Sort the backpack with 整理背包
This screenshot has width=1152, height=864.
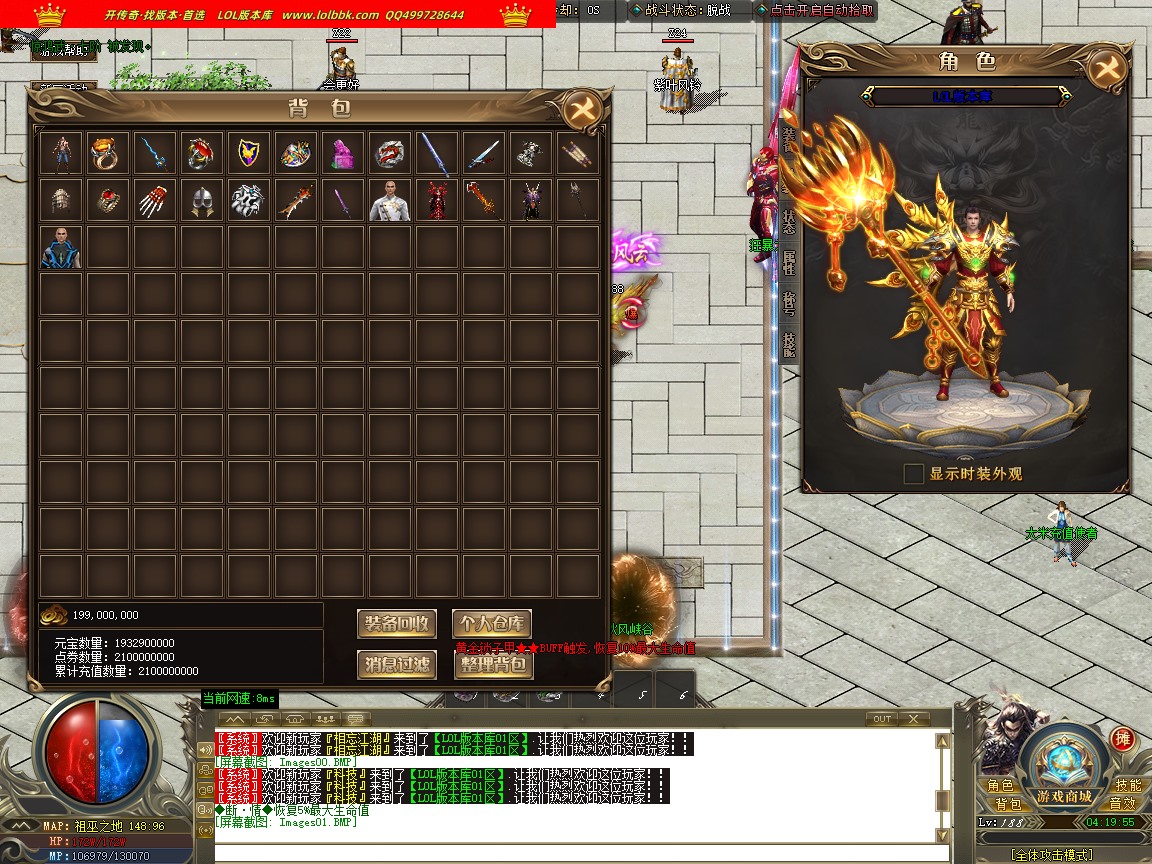point(493,664)
